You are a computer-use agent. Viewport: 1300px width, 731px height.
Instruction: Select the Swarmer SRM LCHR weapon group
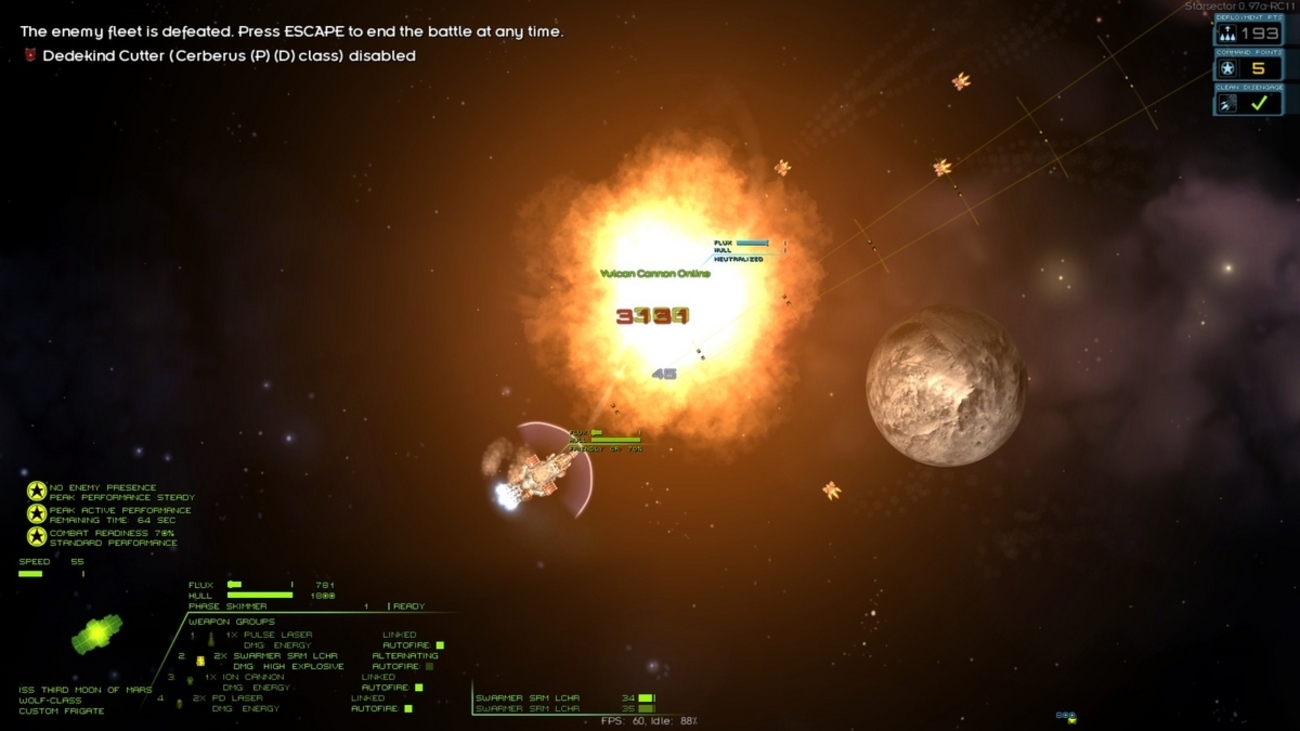[x=277, y=656]
